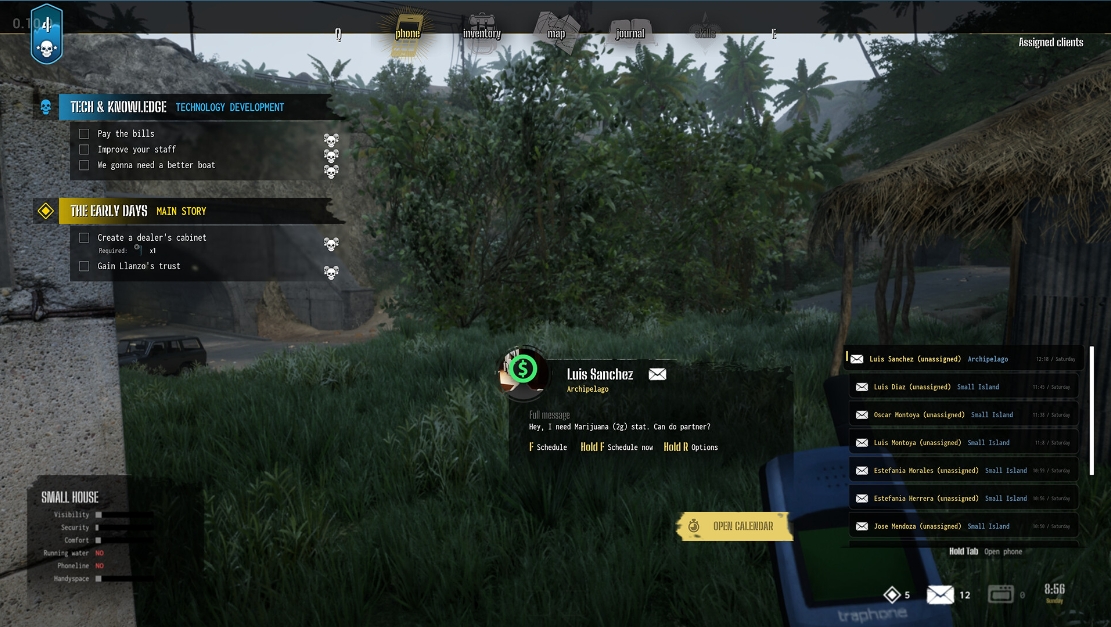
Task: Open the map tab
Action: click(x=556, y=31)
